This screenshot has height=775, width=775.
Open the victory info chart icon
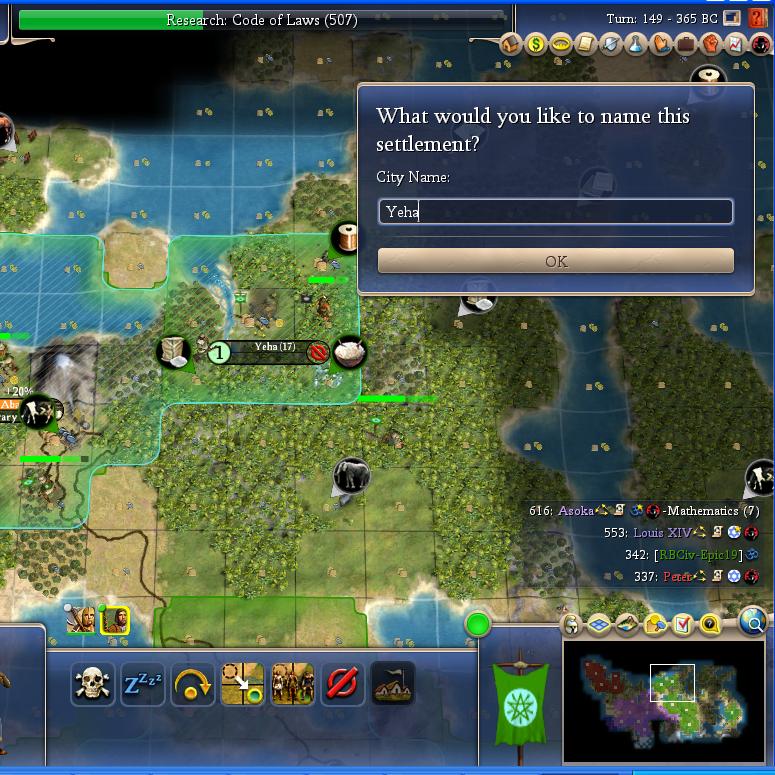[735, 45]
